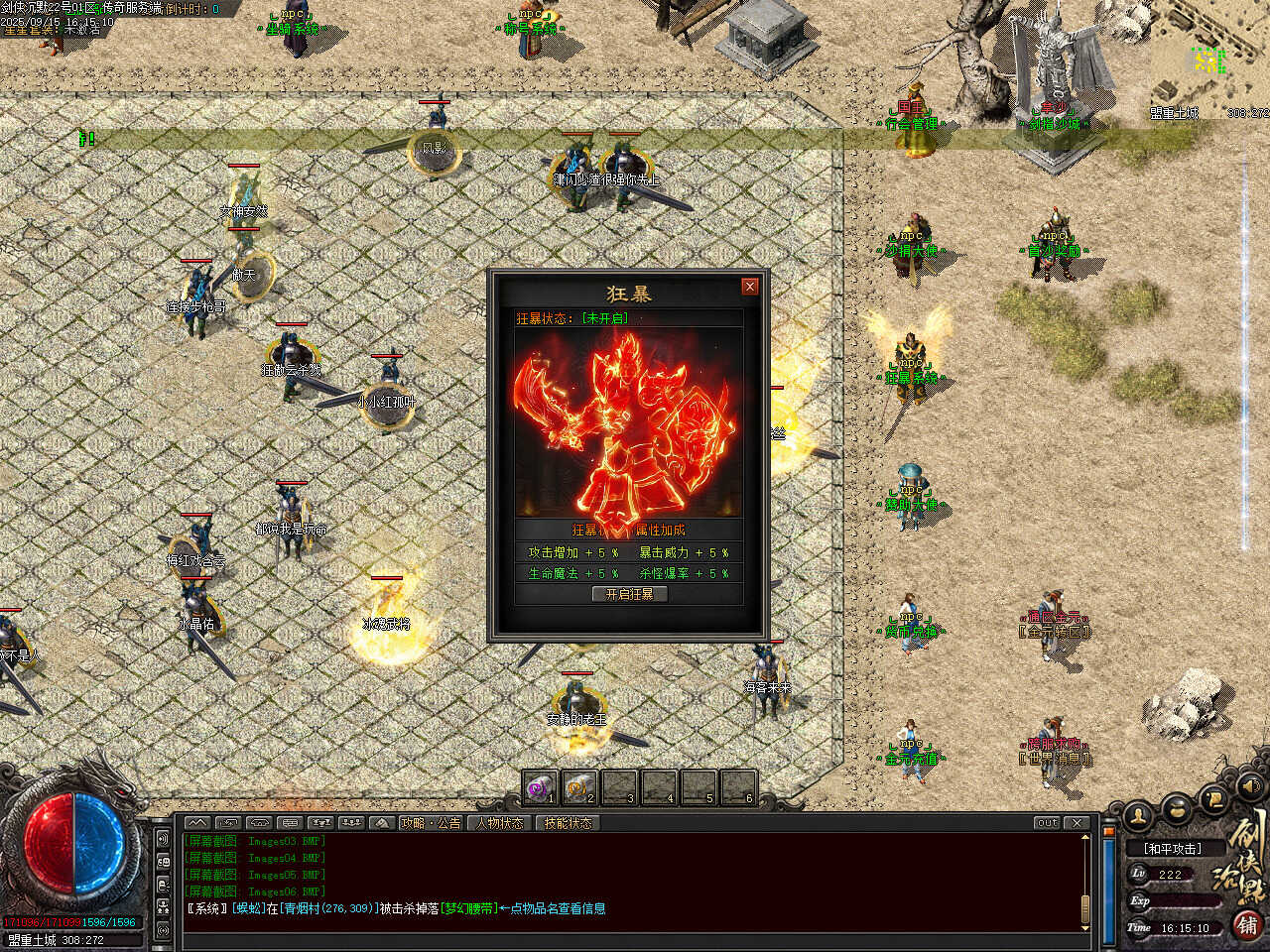
Task: Close the chat panel with its X button
Action: [1077, 823]
